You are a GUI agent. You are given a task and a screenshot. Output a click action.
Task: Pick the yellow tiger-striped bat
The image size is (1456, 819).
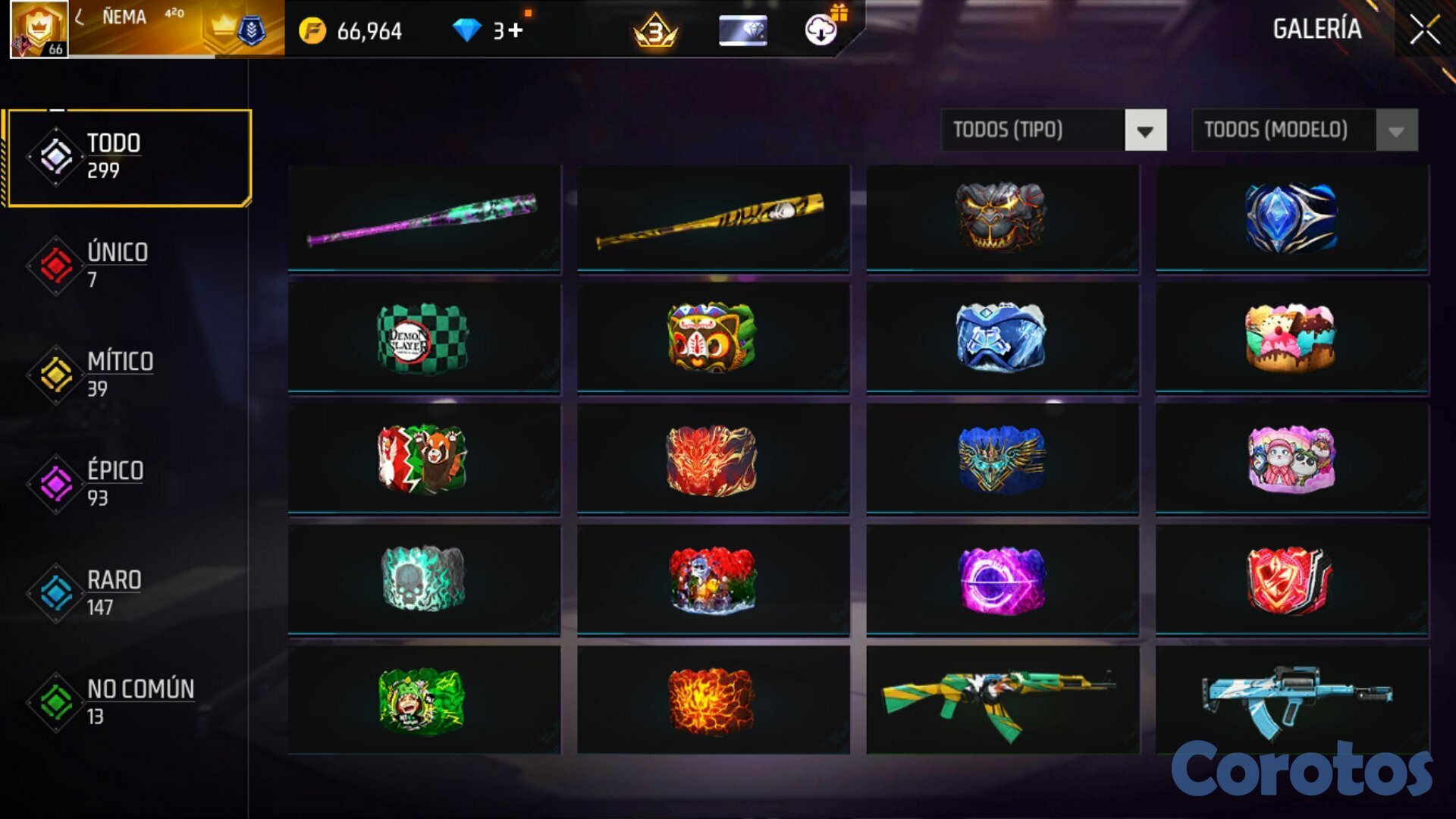[x=713, y=219]
